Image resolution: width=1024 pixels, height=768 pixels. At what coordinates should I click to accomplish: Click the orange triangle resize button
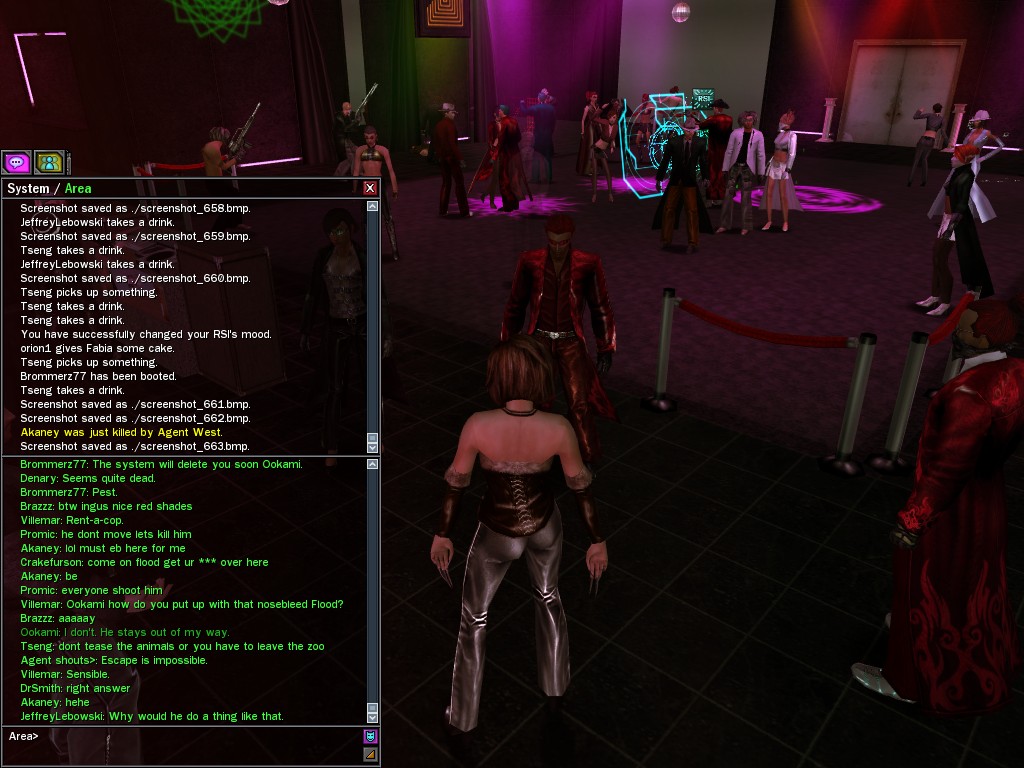pyautogui.click(x=370, y=754)
